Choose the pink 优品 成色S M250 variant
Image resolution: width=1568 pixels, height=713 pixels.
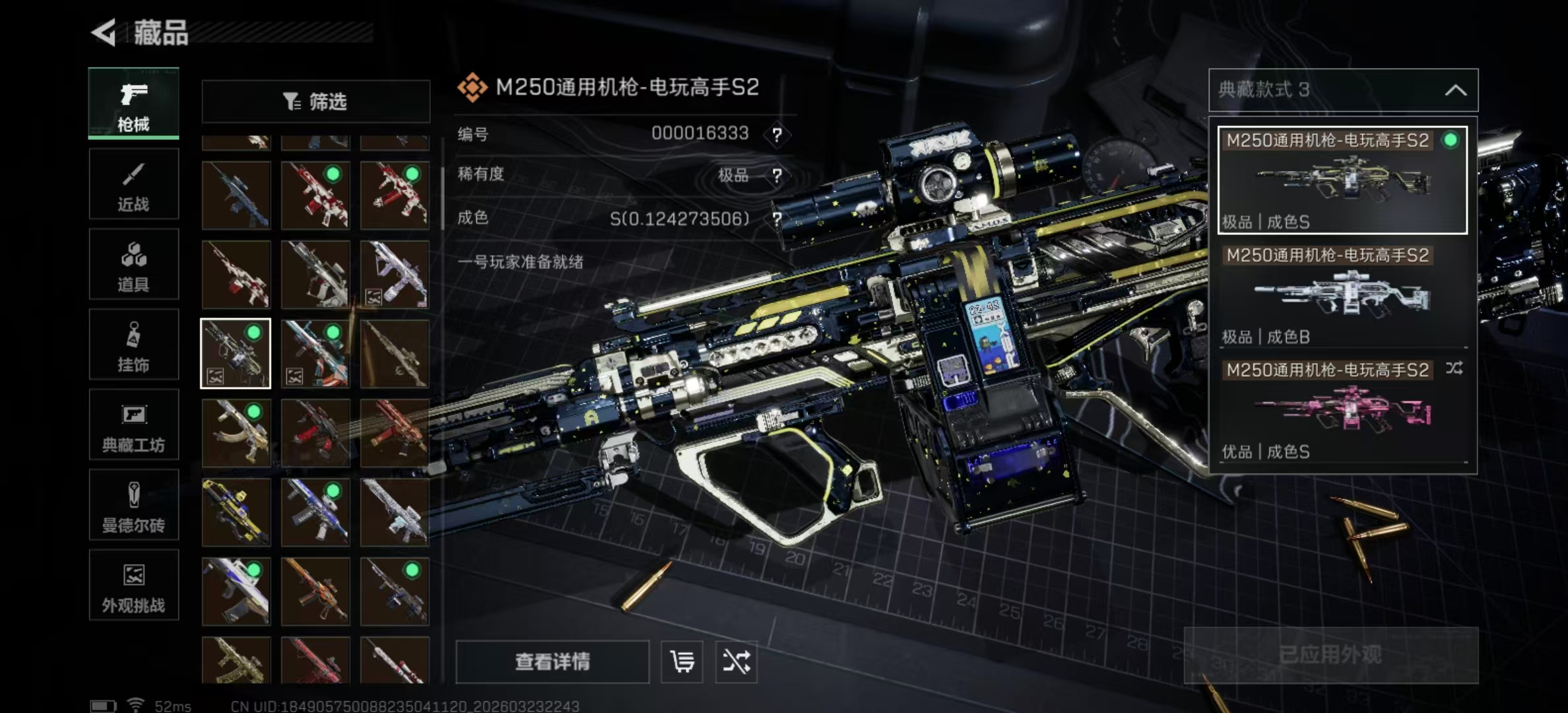1342,411
